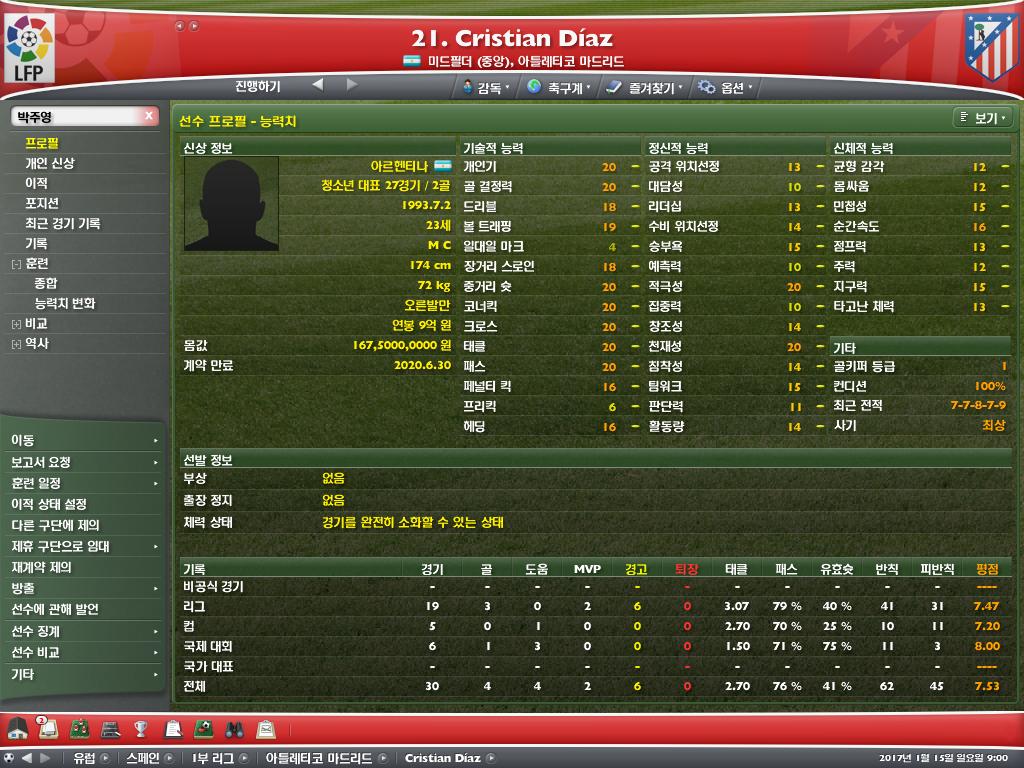Click the 진행하기 (Continue) button
Image resolution: width=1024 pixels, height=768 pixels.
[258, 86]
